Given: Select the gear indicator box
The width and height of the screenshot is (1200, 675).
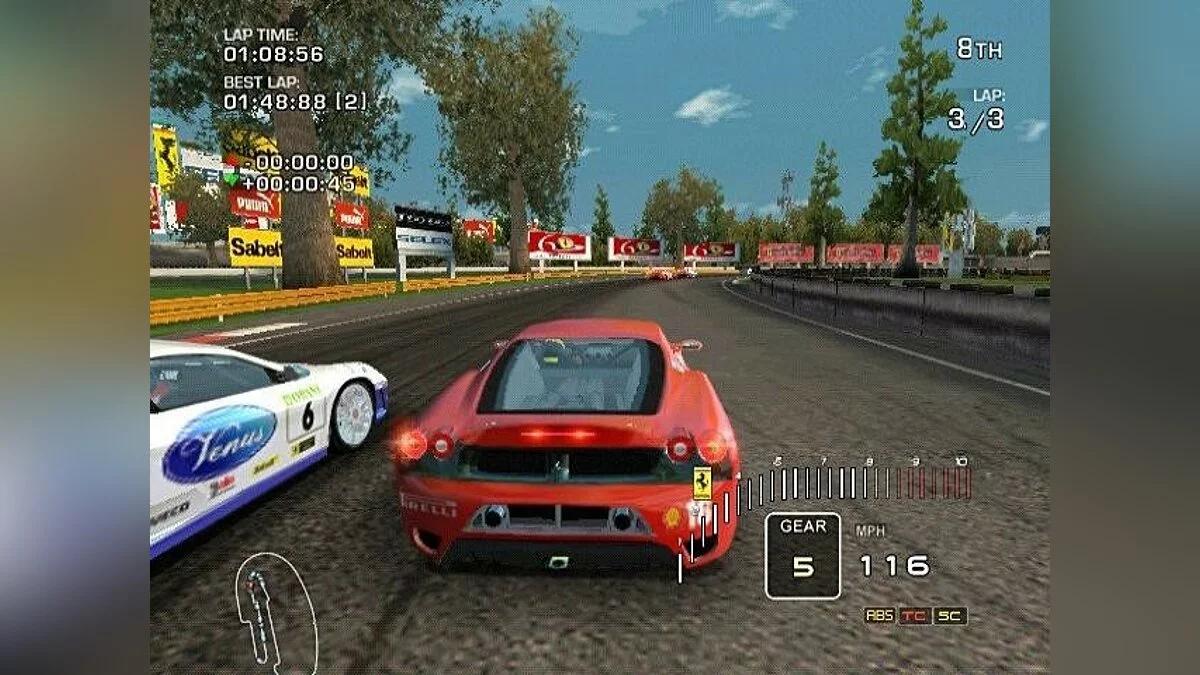Looking at the screenshot, I should pyautogui.click(x=803, y=555).
